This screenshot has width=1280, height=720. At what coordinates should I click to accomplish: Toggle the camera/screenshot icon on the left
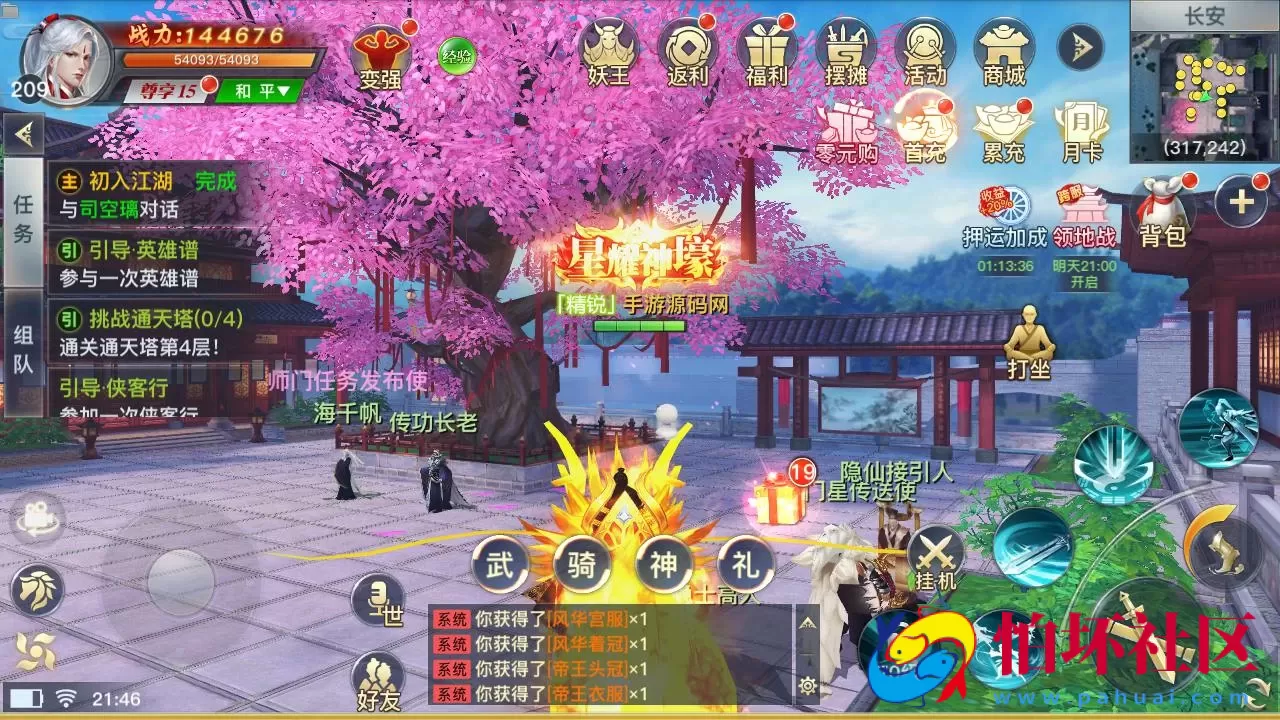38,516
